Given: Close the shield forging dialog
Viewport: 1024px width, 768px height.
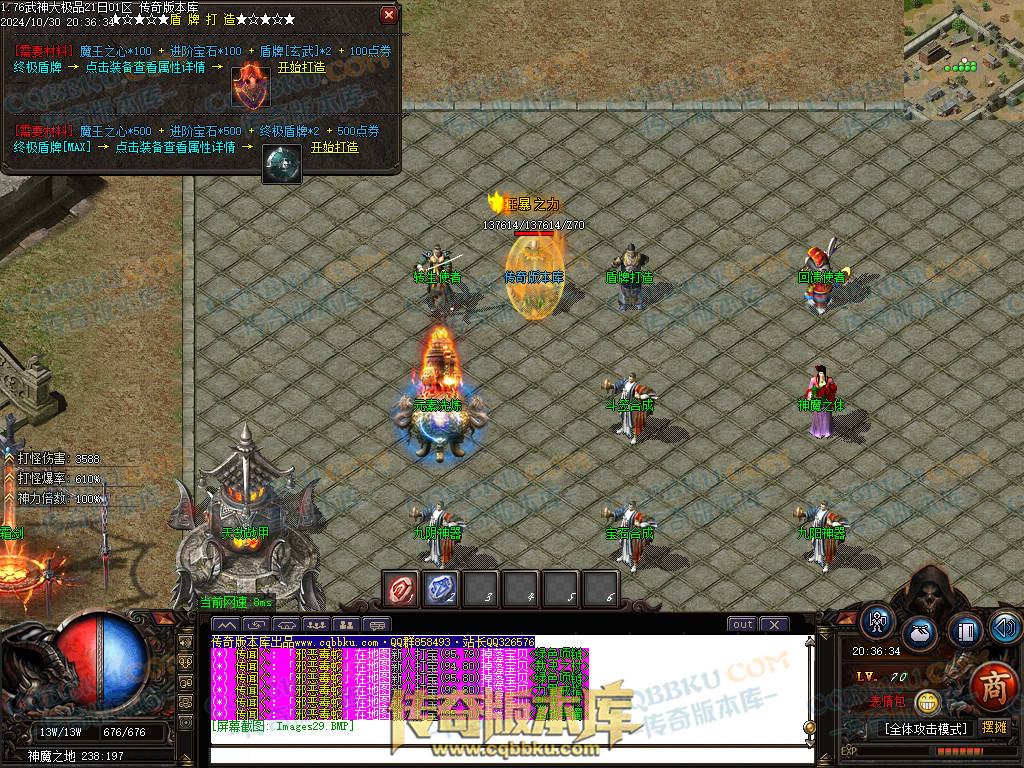Looking at the screenshot, I should pyautogui.click(x=389, y=15).
